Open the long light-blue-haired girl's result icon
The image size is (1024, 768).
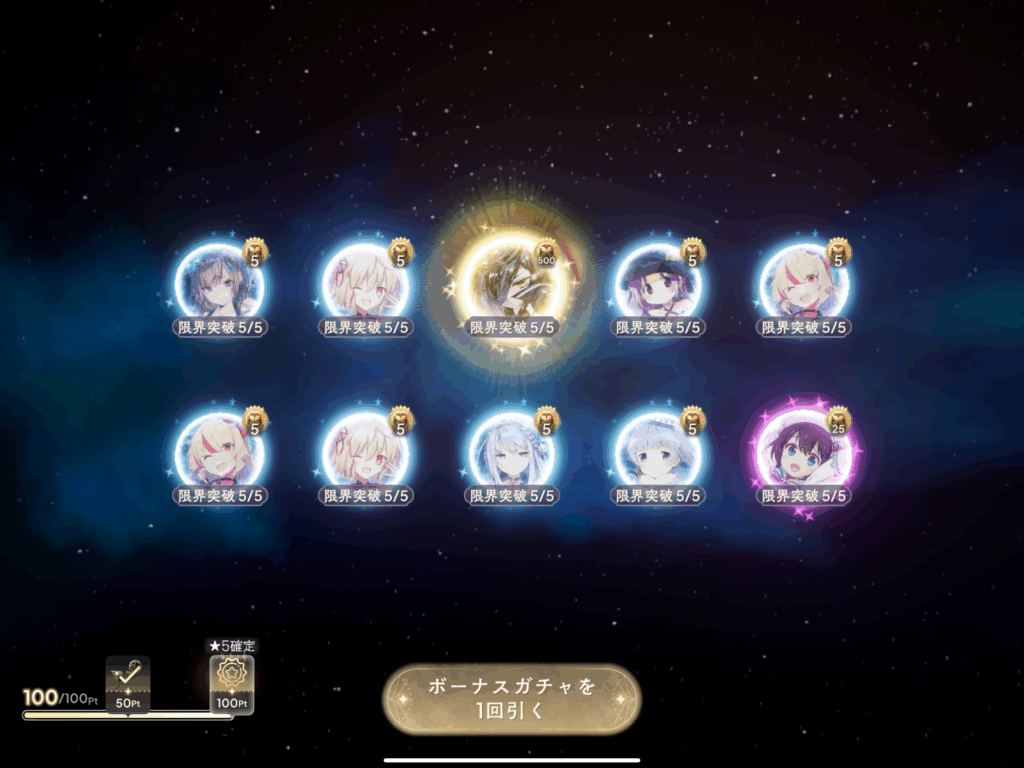coord(512,455)
